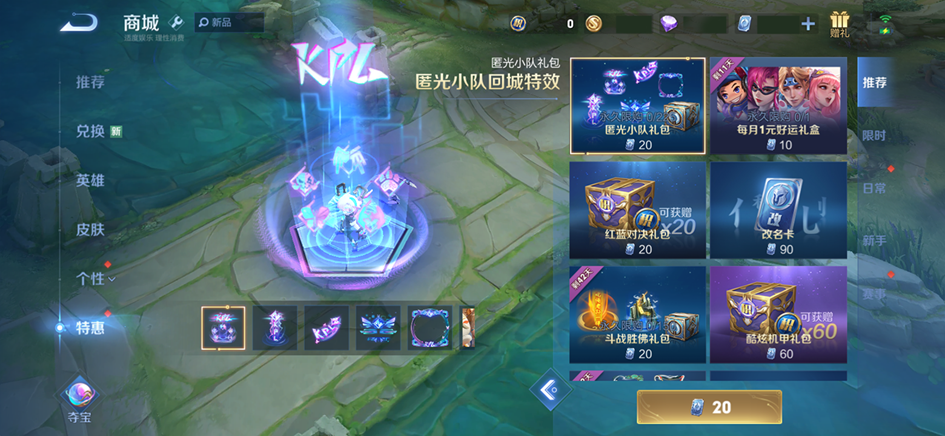
Task: Pick the 改名卡 rename card item
Action: (x=777, y=208)
